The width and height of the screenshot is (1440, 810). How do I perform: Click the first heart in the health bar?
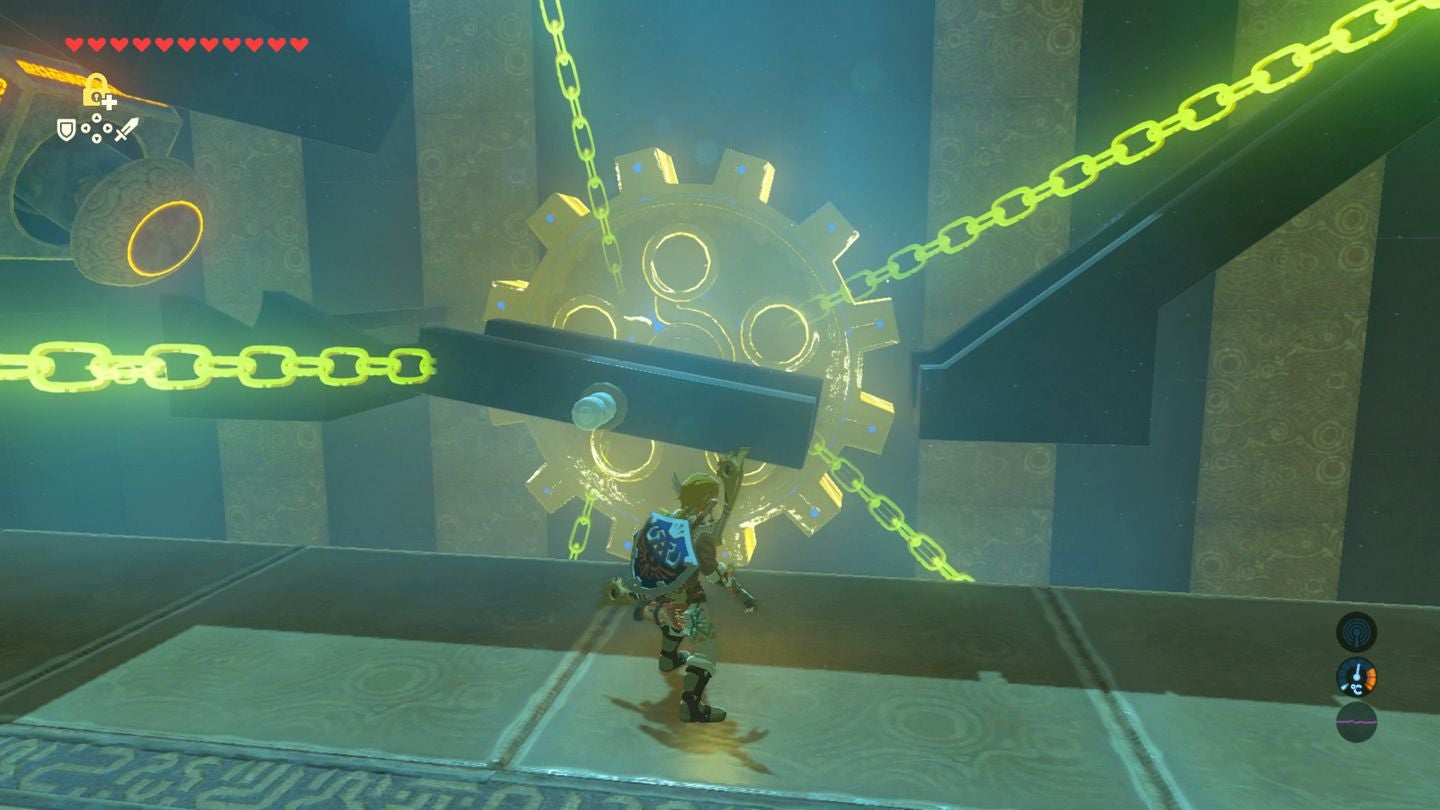(x=73, y=44)
